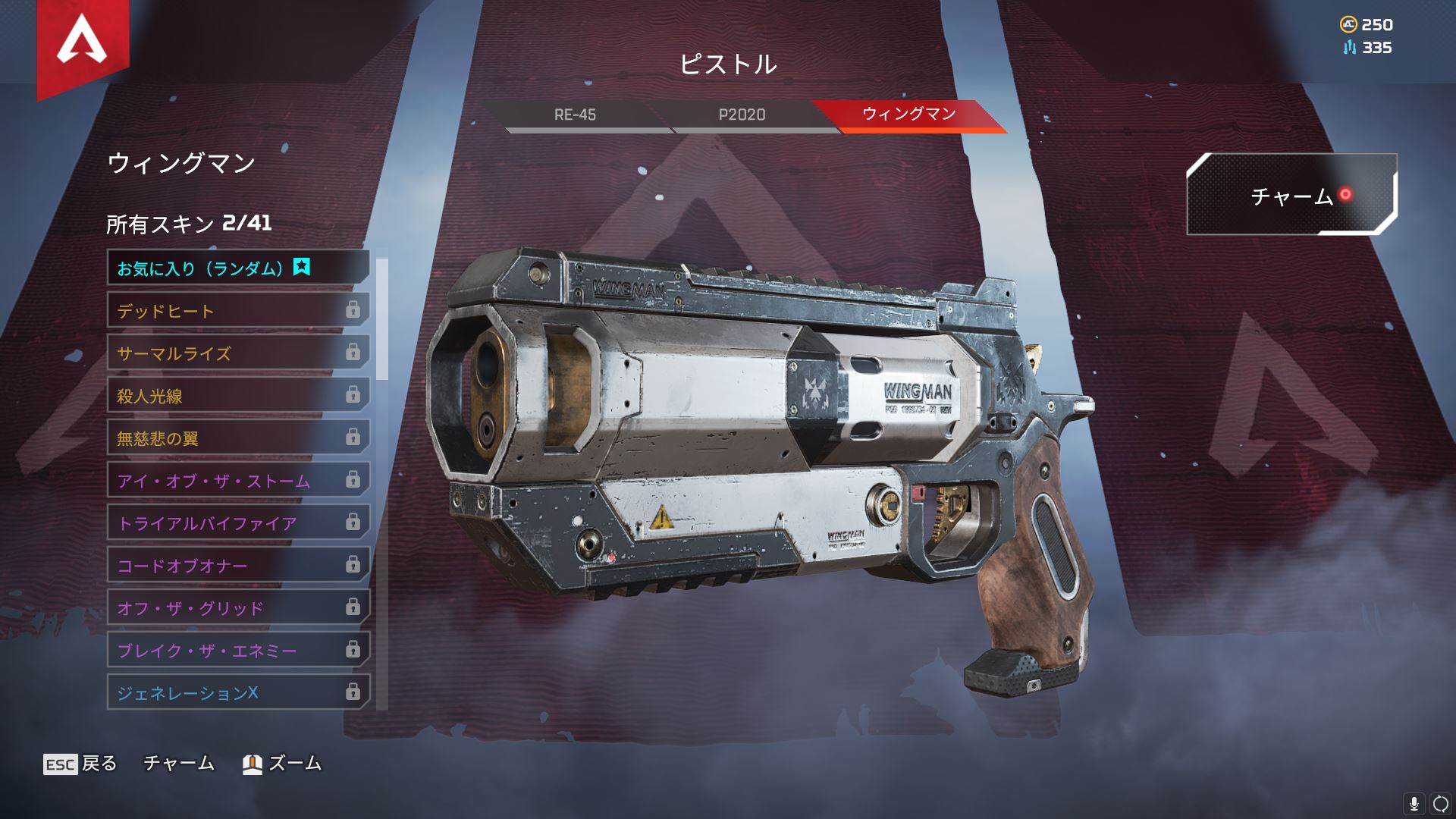The width and height of the screenshot is (1456, 819).
Task: Click the microphone icon at bottom right
Action: pyautogui.click(x=1415, y=802)
